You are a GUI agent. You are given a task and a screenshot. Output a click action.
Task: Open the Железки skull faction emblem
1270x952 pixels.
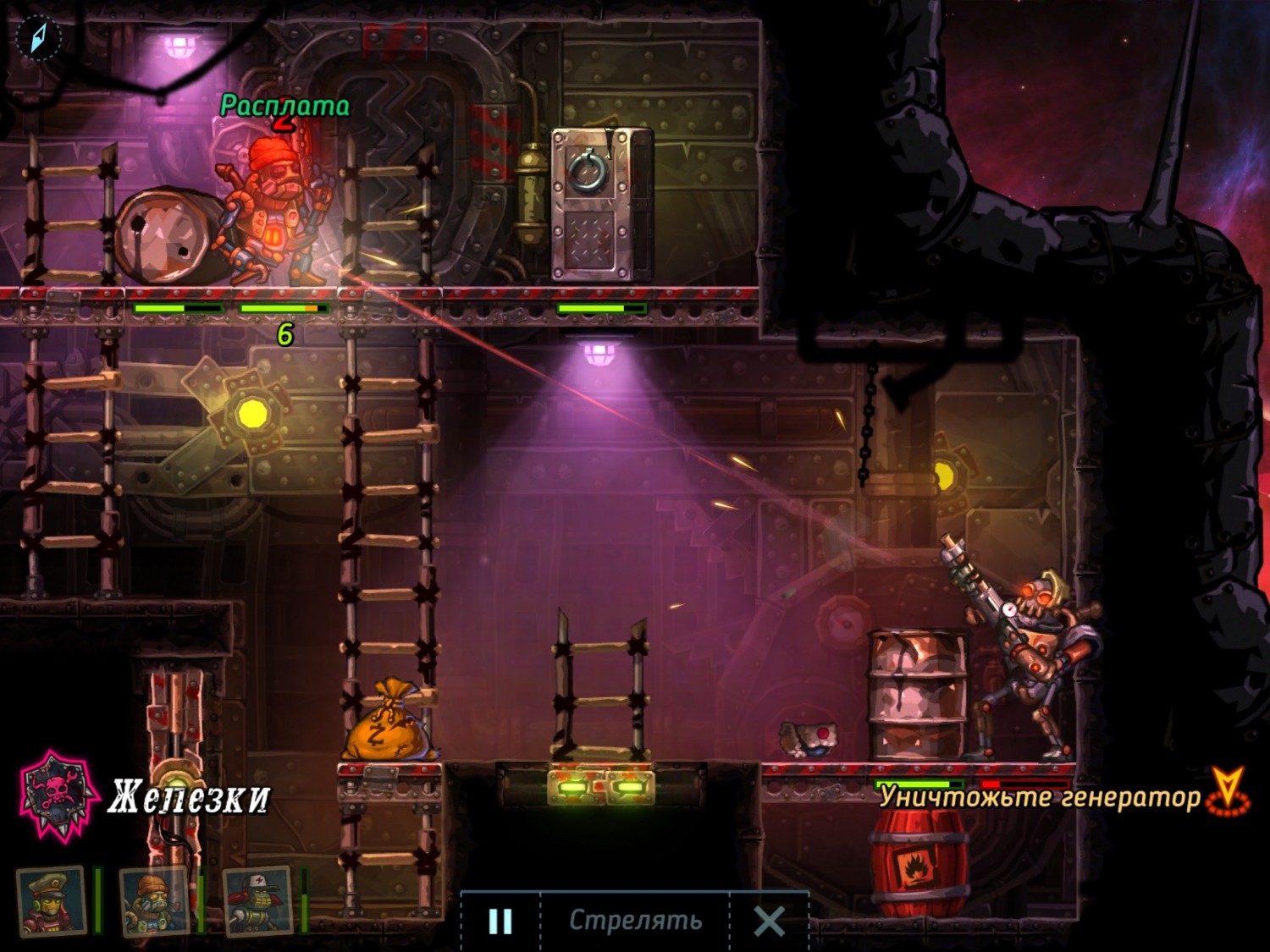tap(58, 795)
